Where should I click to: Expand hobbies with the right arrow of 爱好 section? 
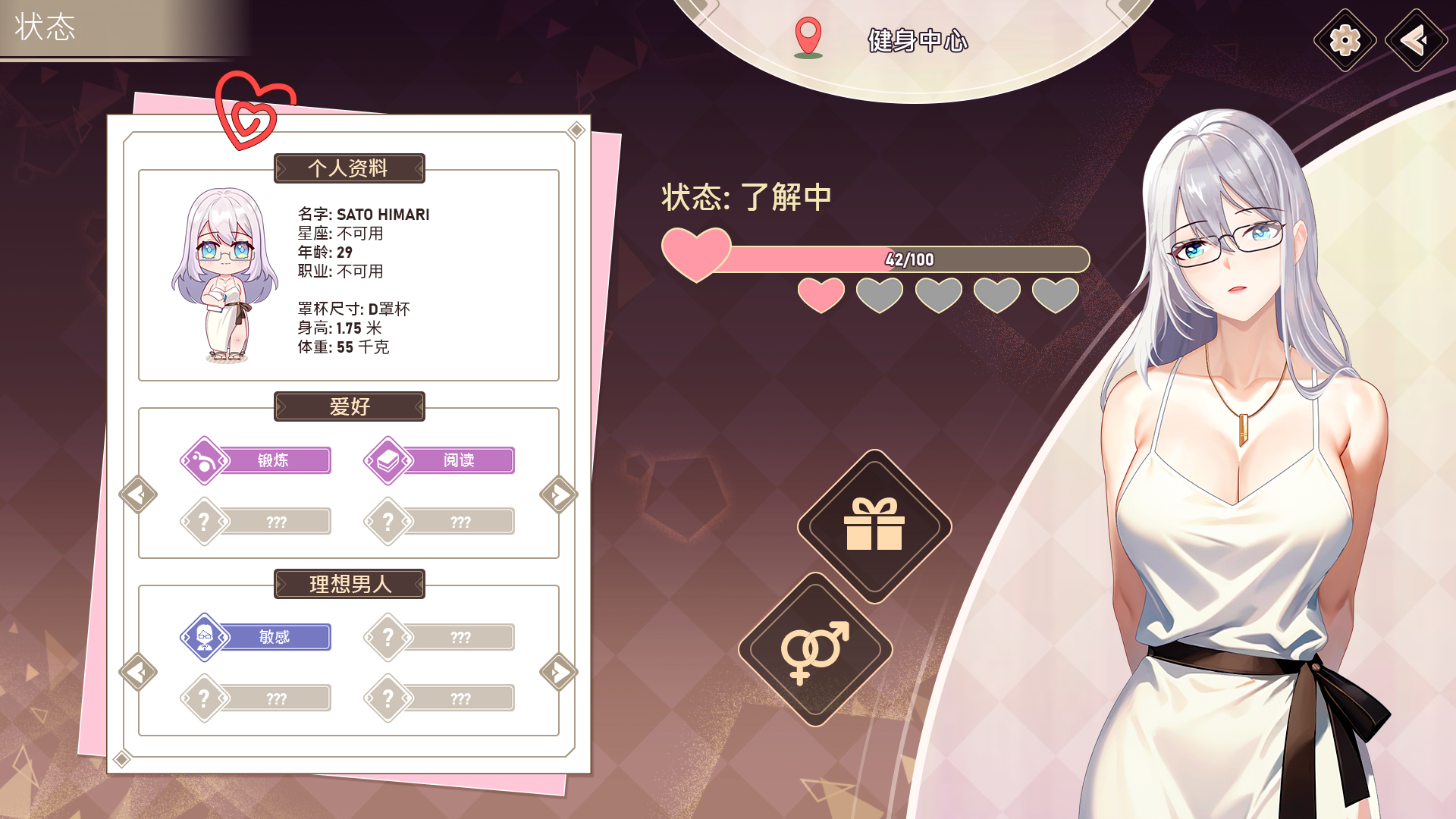click(557, 493)
